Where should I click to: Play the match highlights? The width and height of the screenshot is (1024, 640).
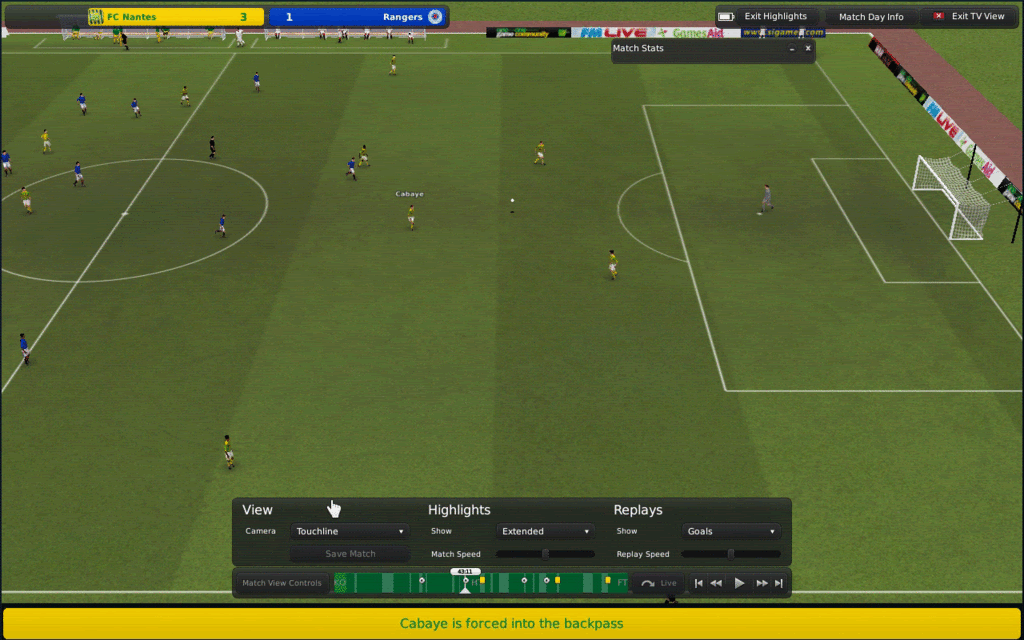tap(740, 583)
